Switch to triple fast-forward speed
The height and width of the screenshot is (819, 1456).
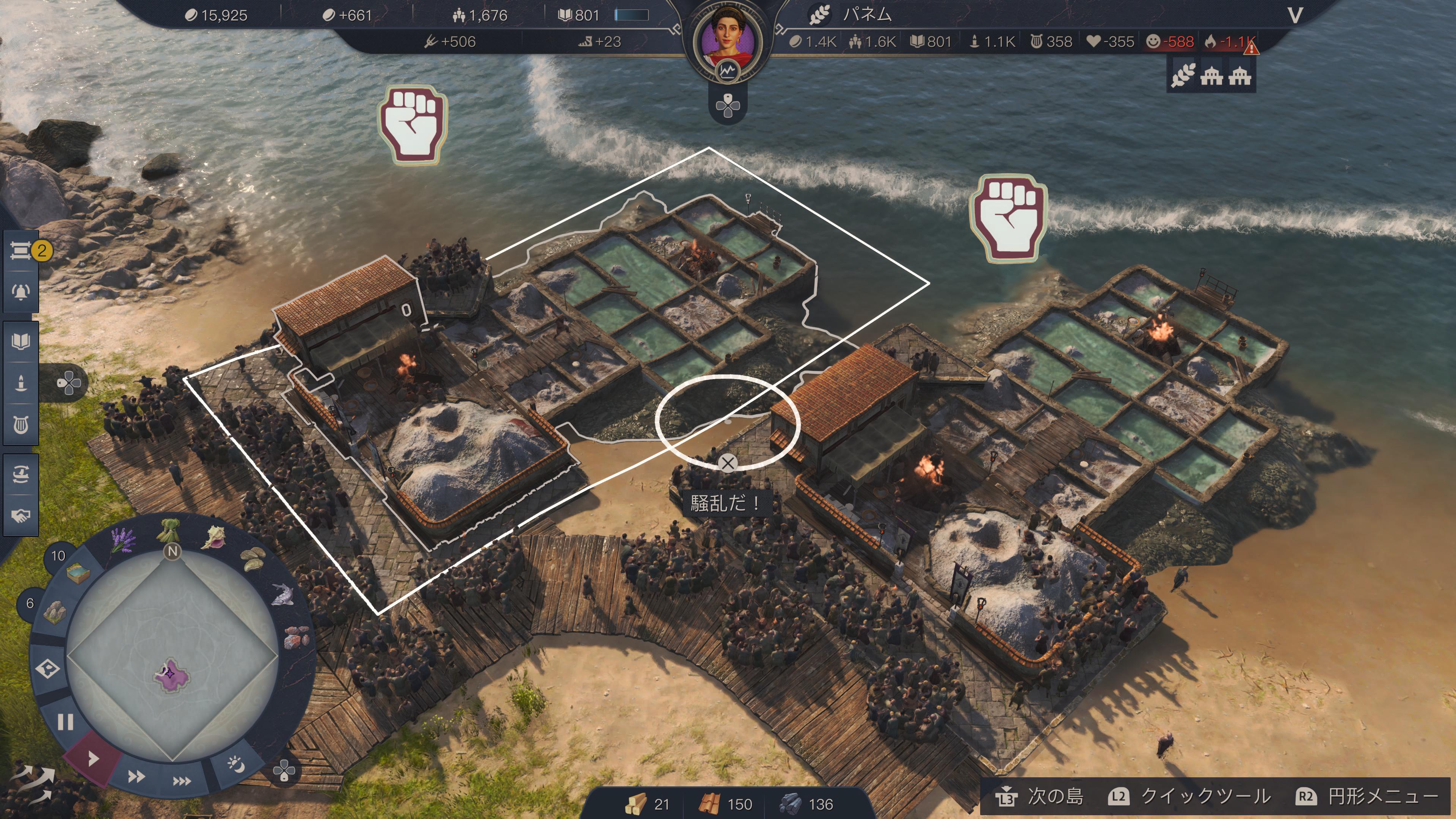pyautogui.click(x=182, y=781)
